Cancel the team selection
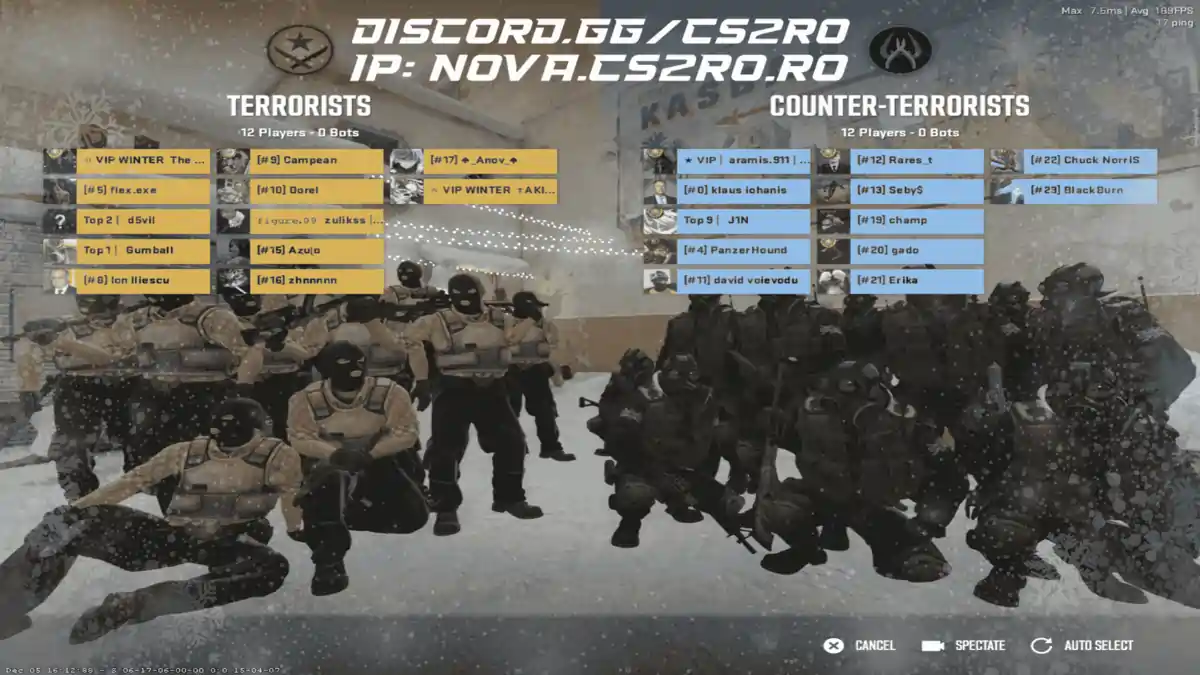Viewport: 1200px width, 675px height. click(x=859, y=646)
